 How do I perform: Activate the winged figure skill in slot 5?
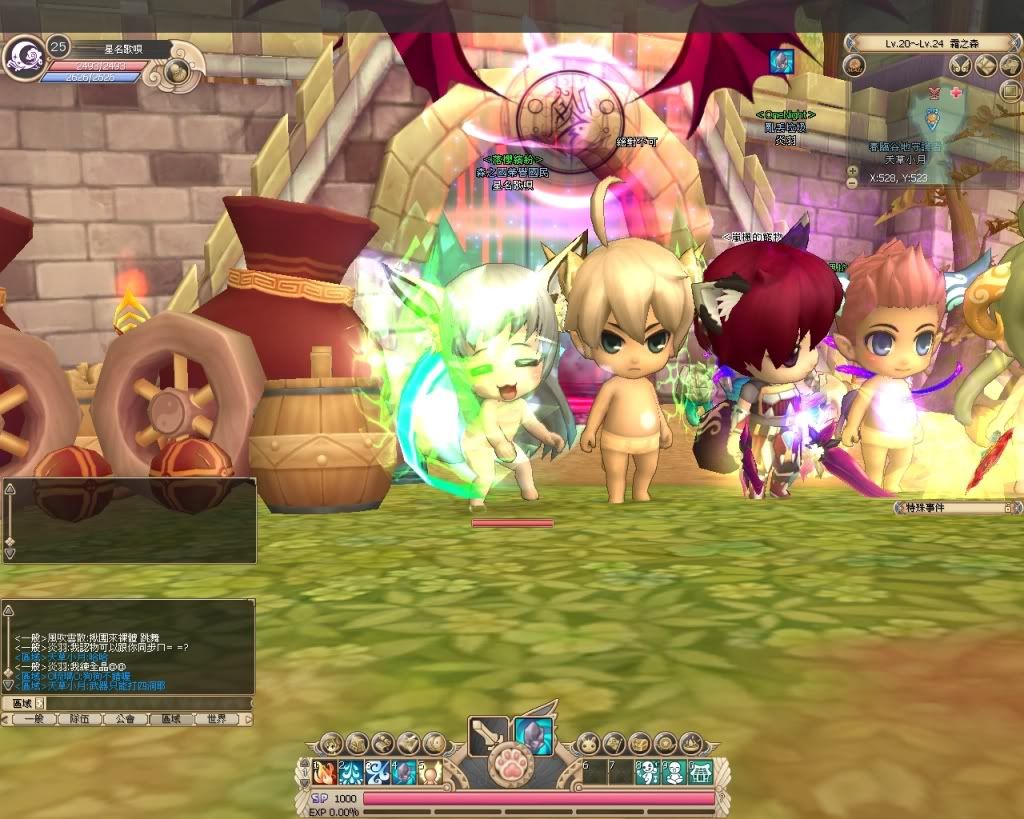[429, 773]
